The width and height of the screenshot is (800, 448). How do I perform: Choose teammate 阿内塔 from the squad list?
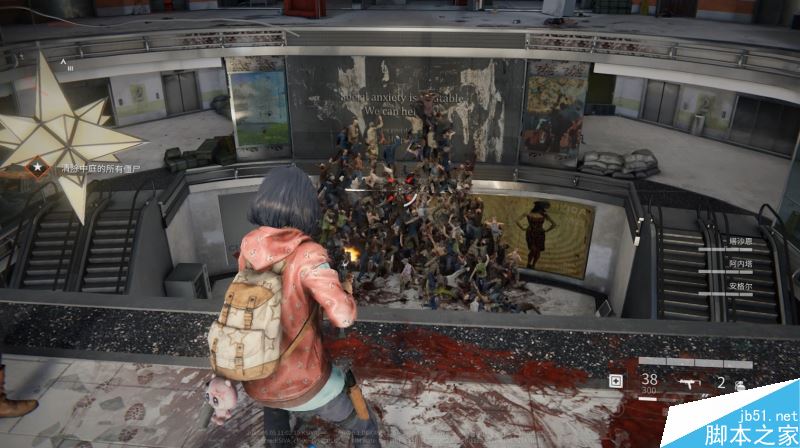(739, 263)
